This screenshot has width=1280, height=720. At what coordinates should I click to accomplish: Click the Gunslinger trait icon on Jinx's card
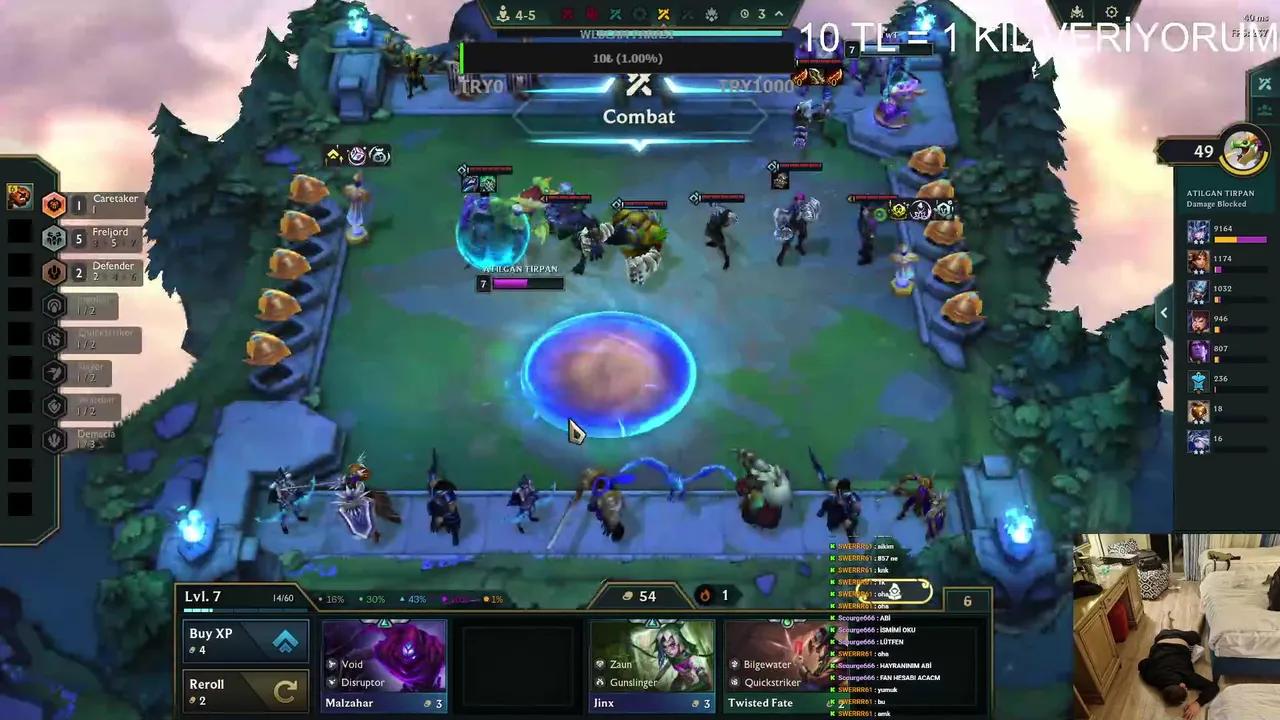599,681
